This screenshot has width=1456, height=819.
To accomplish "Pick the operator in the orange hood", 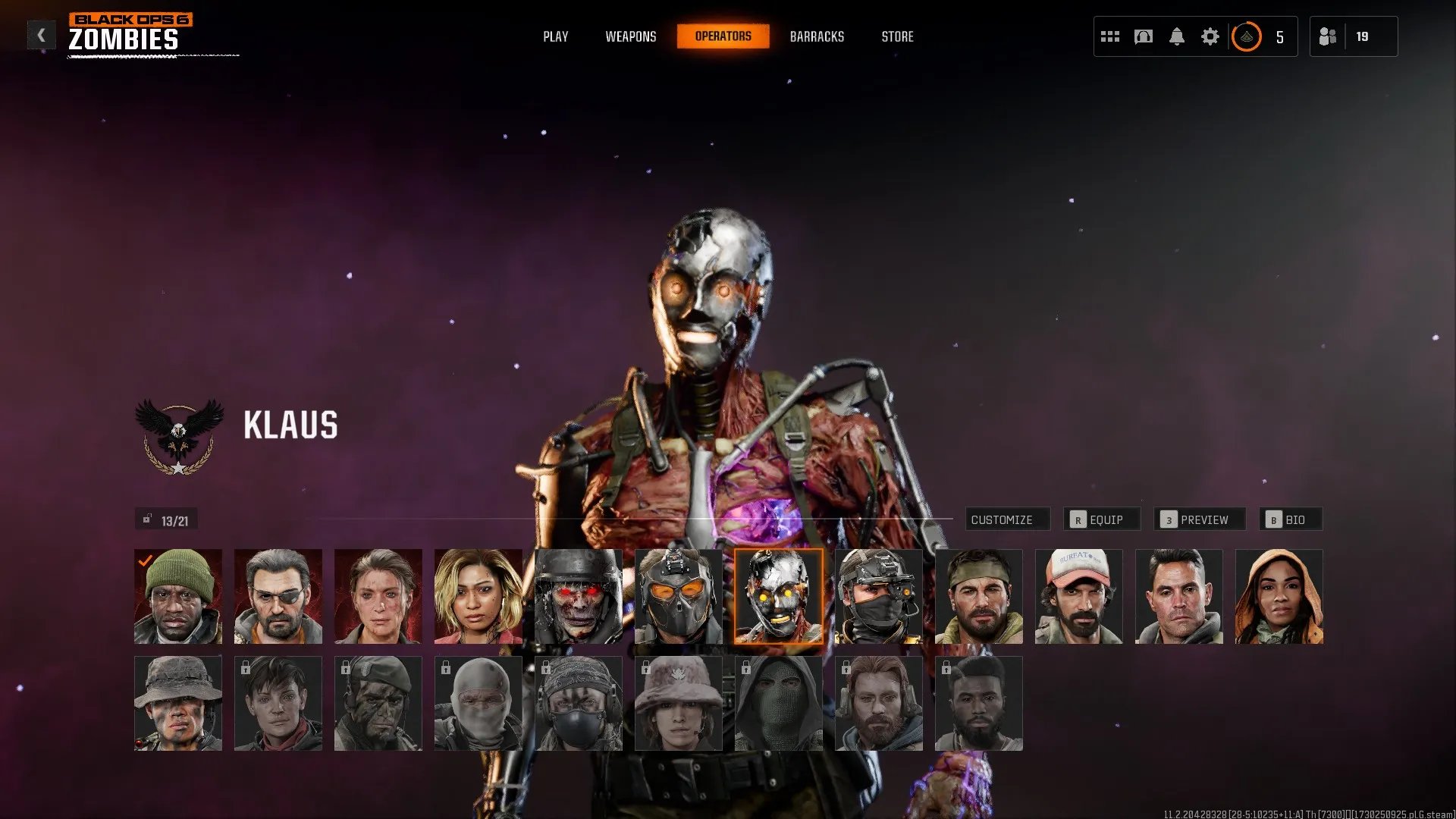I will 1279,597.
